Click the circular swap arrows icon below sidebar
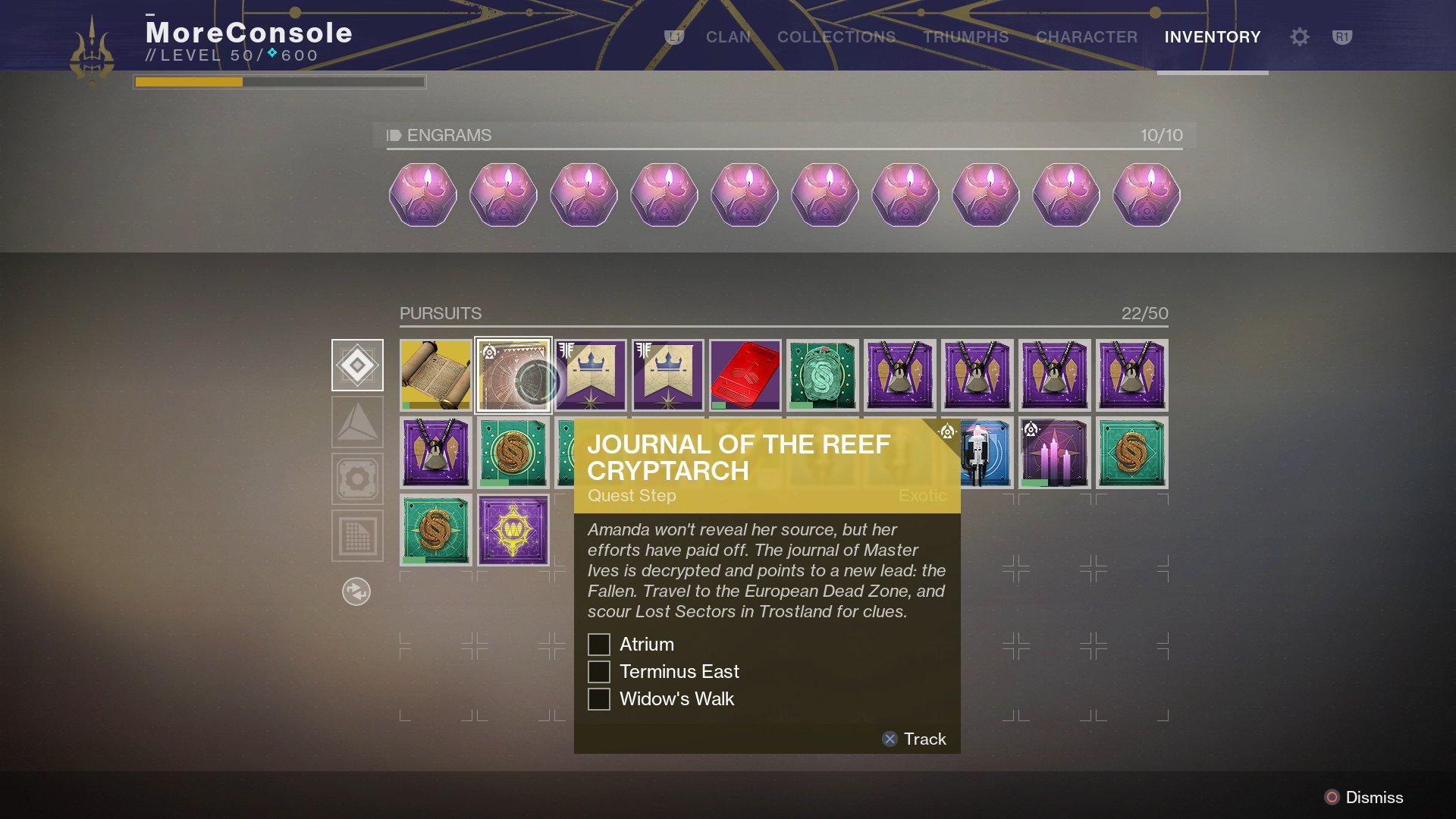Screen dimensions: 1456x819 click(357, 592)
